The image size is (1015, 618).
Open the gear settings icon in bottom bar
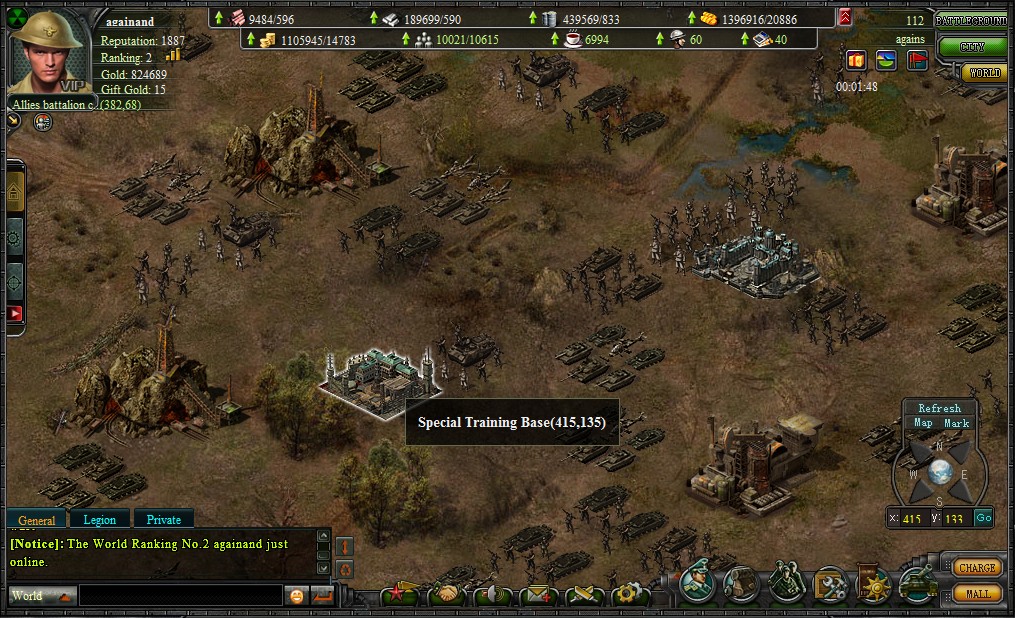630,594
